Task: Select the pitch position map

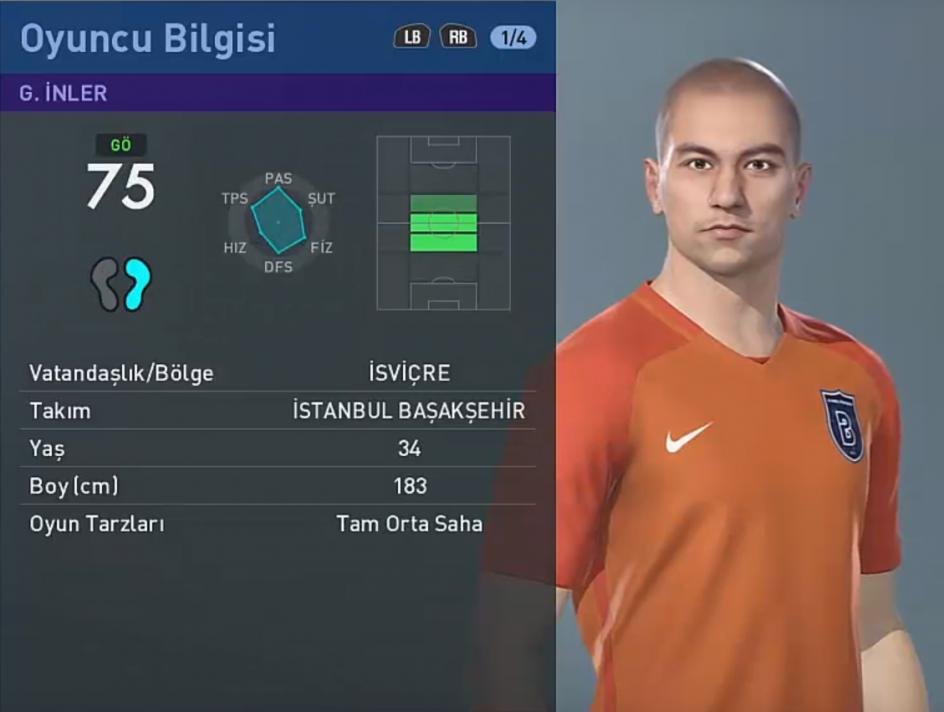Action: [443, 223]
